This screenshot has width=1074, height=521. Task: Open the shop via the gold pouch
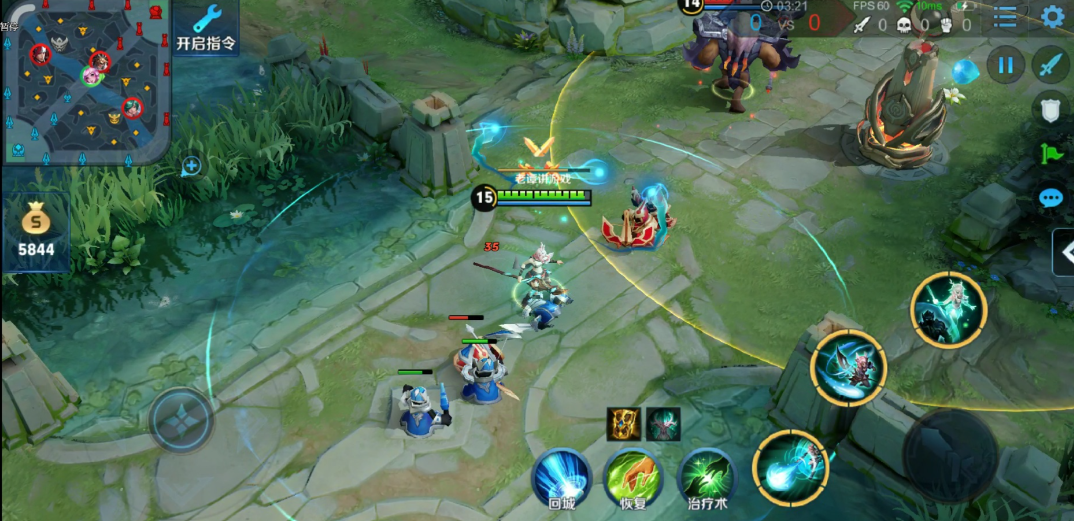pyautogui.click(x=36, y=230)
